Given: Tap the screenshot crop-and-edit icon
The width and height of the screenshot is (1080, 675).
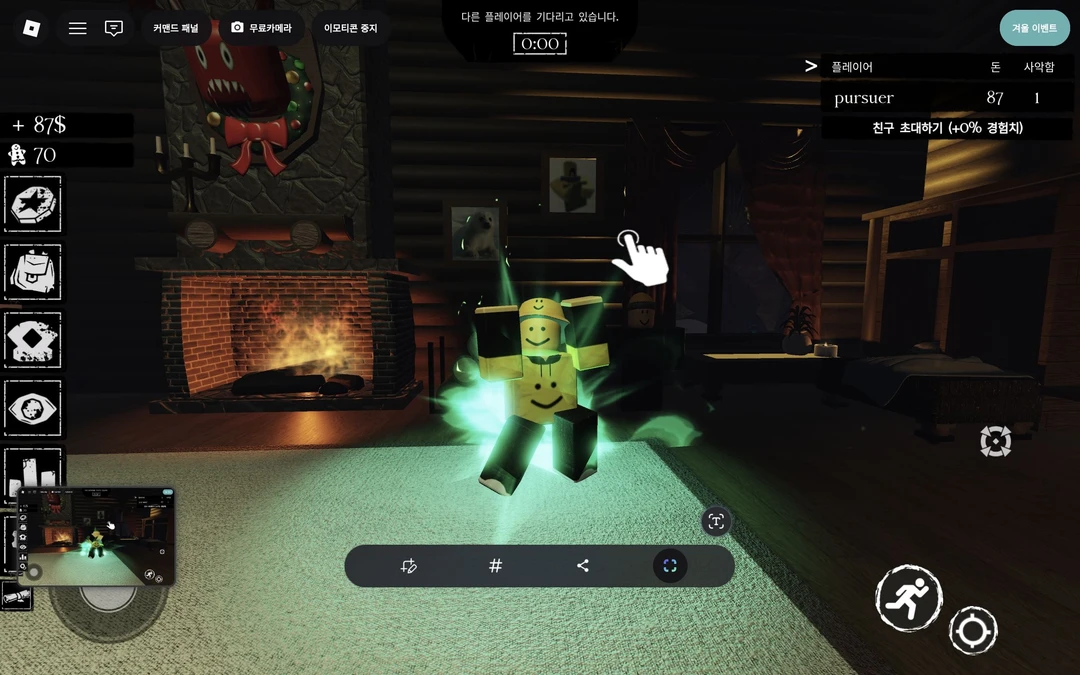Looking at the screenshot, I should tap(408, 566).
